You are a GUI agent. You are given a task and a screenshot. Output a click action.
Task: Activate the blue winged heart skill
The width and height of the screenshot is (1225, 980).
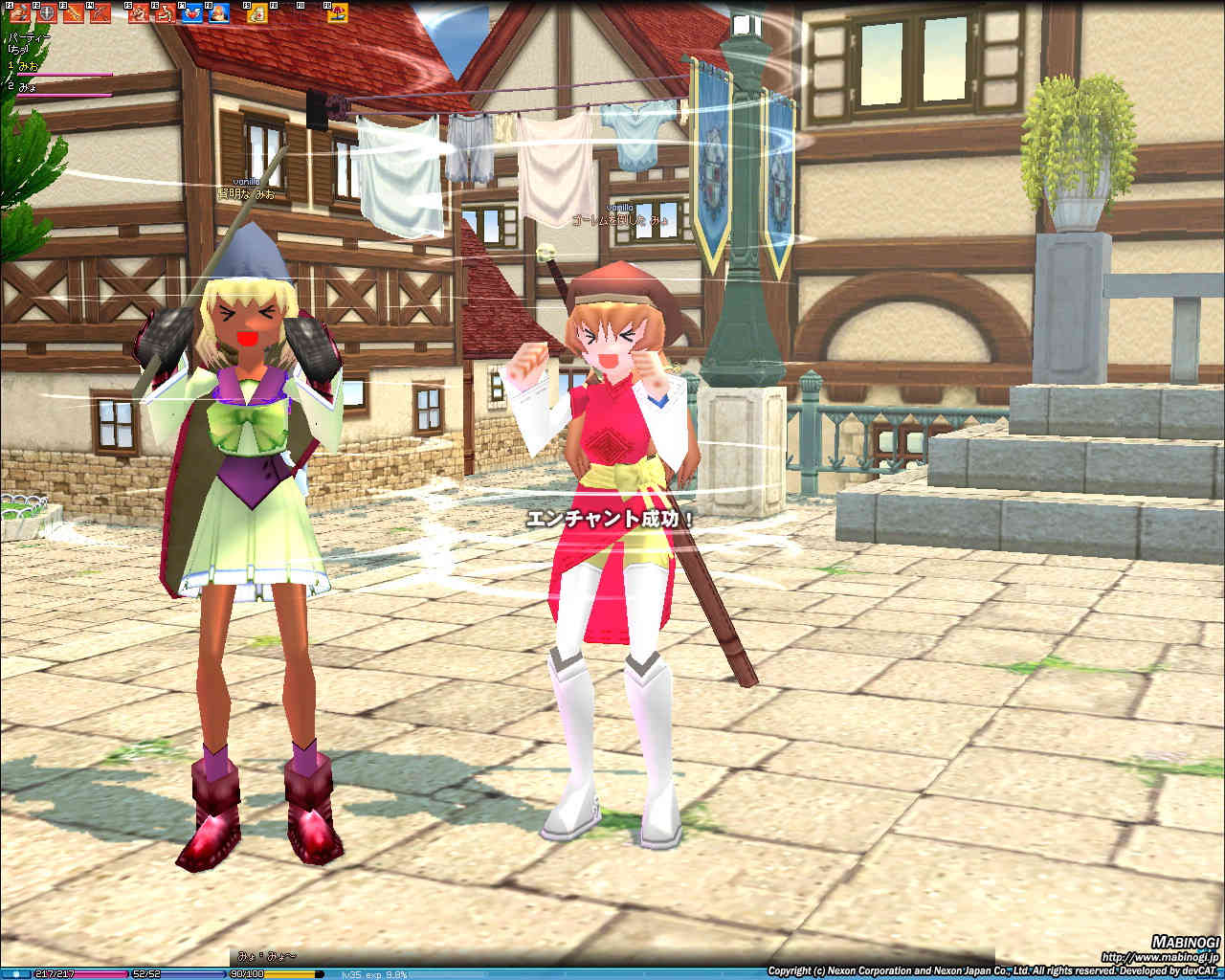click(x=192, y=12)
